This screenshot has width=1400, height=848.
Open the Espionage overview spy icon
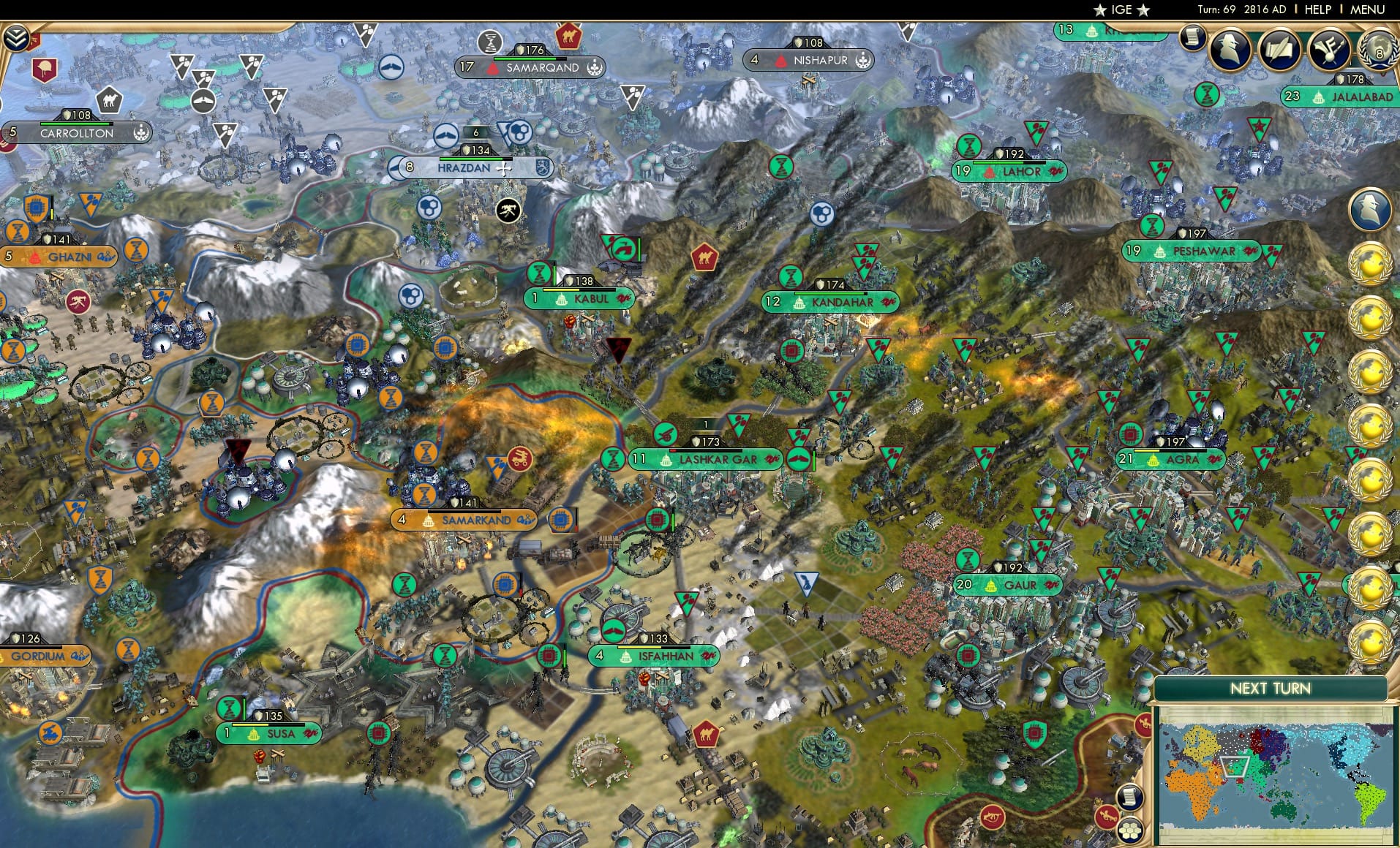click(x=1230, y=51)
